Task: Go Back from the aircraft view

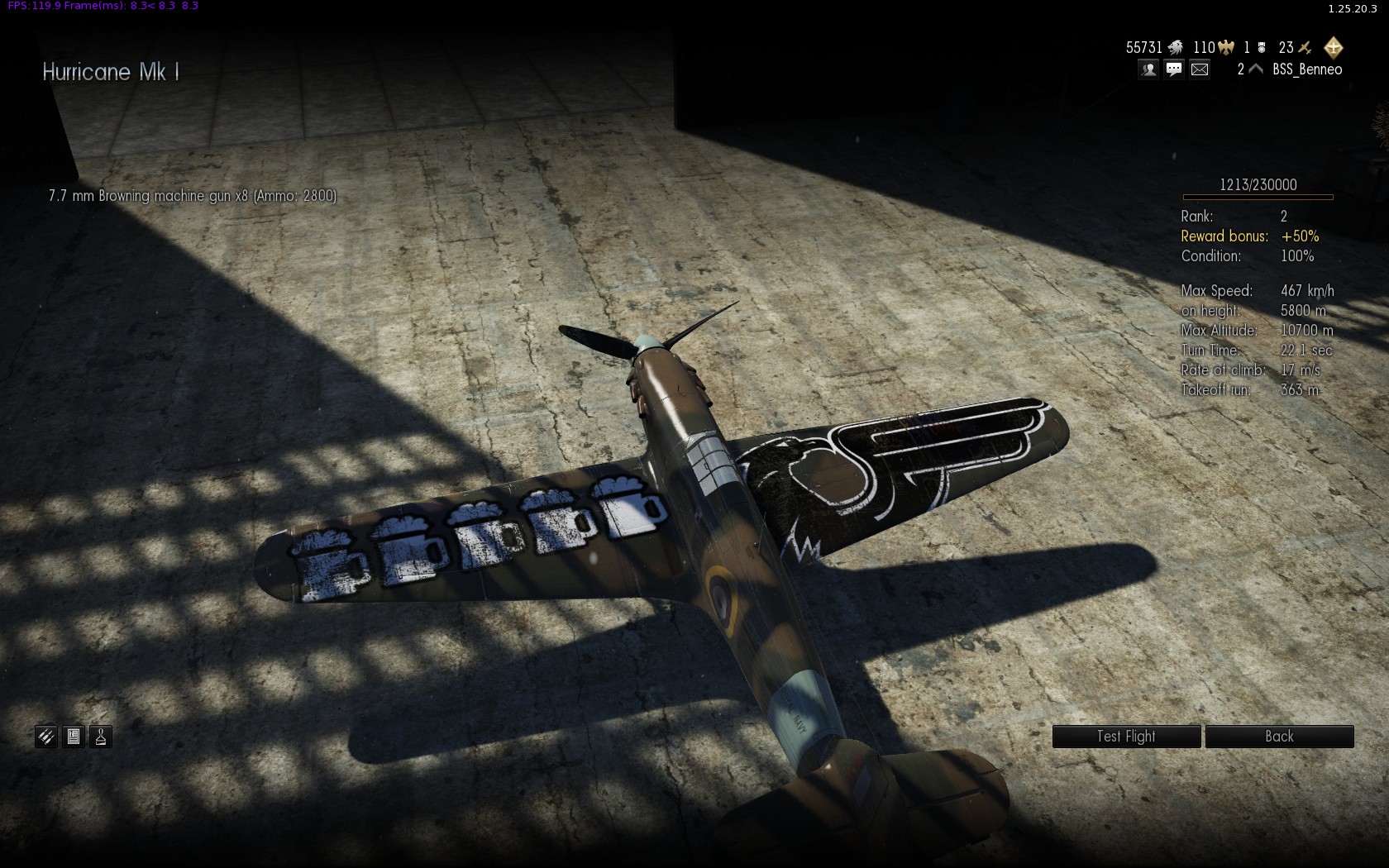Action: (1278, 737)
